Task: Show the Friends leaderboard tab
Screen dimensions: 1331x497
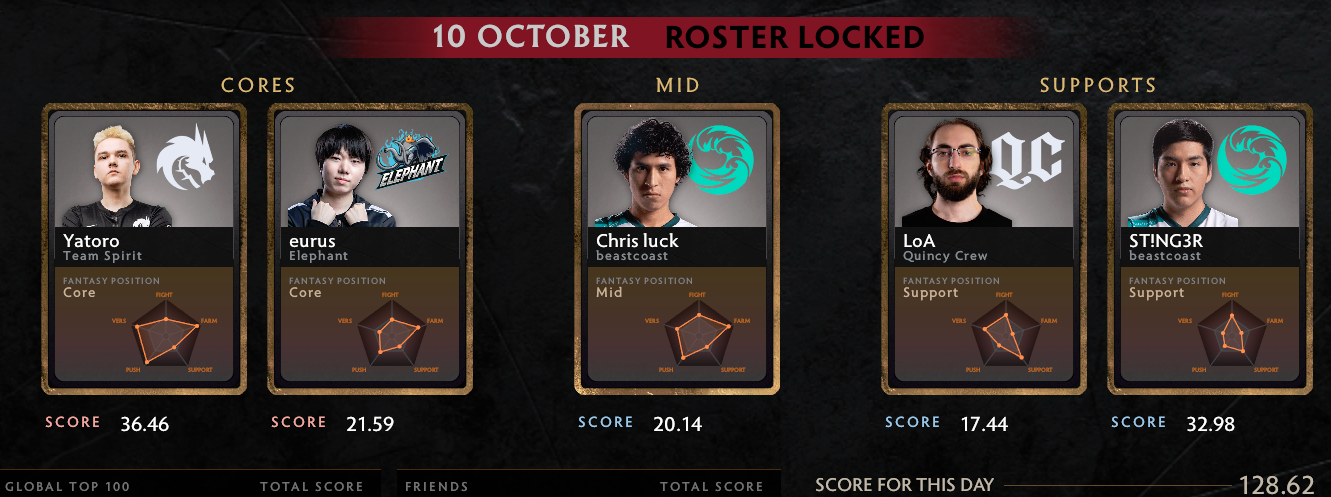Action: [437, 487]
